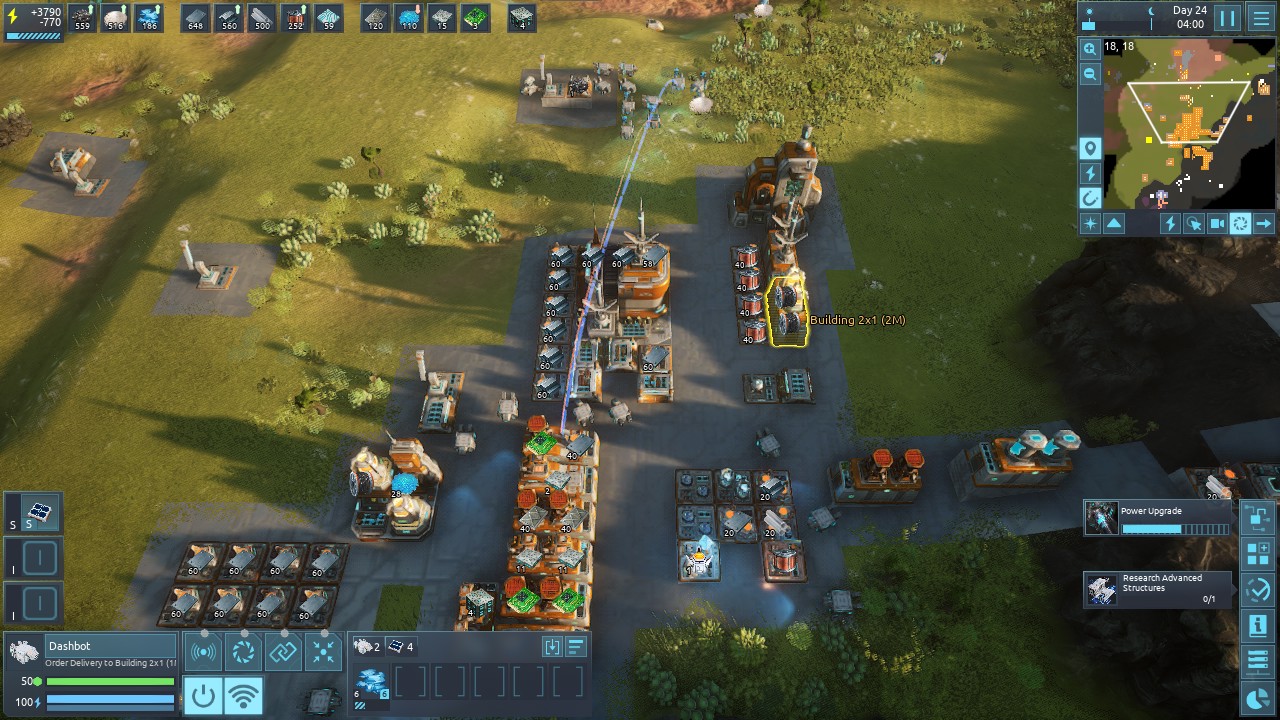Open the main hamburger menu
1280x720 pixels.
[1261, 18]
